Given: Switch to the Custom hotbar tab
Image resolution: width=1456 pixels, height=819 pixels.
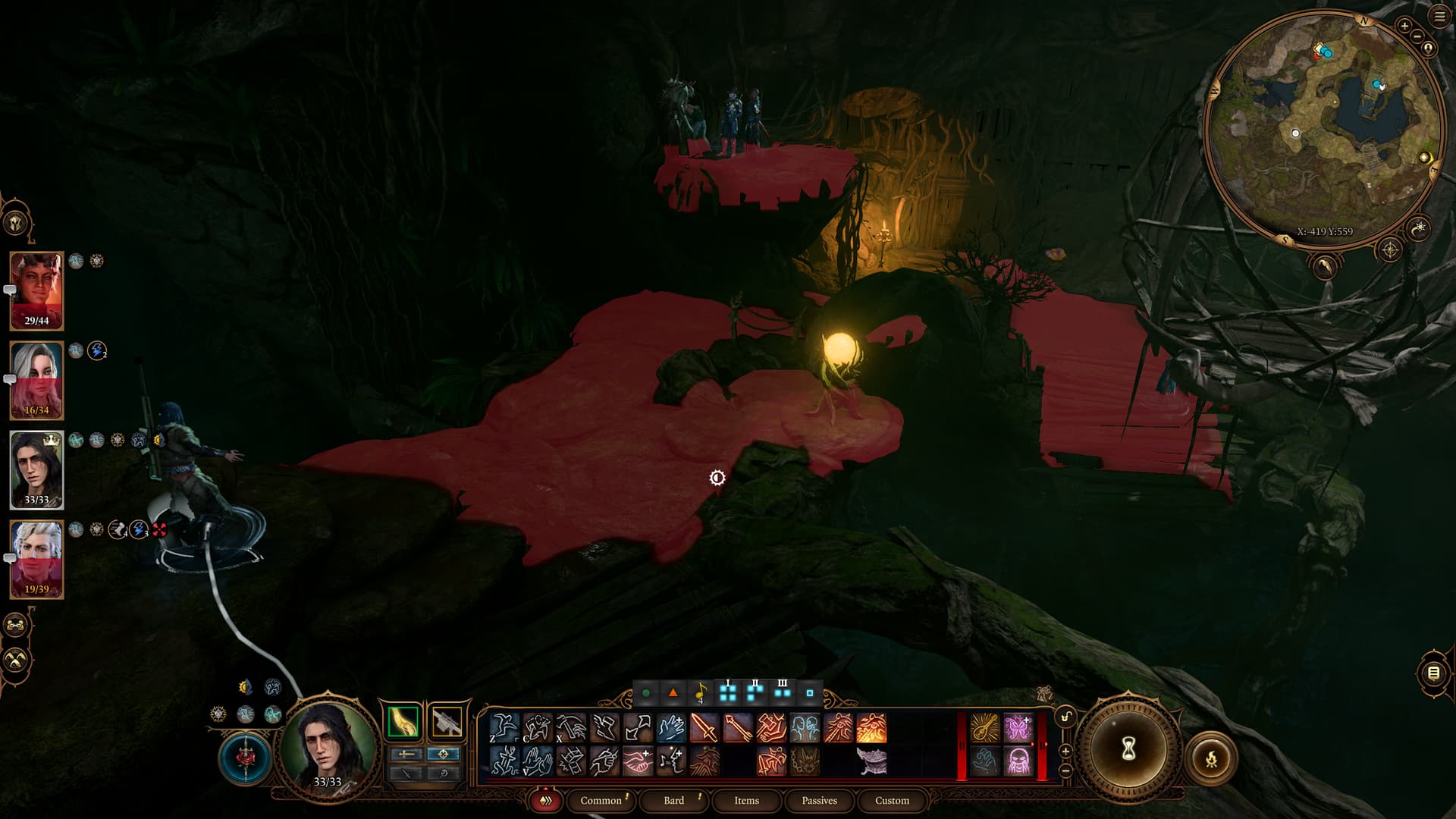Looking at the screenshot, I should pos(892,800).
